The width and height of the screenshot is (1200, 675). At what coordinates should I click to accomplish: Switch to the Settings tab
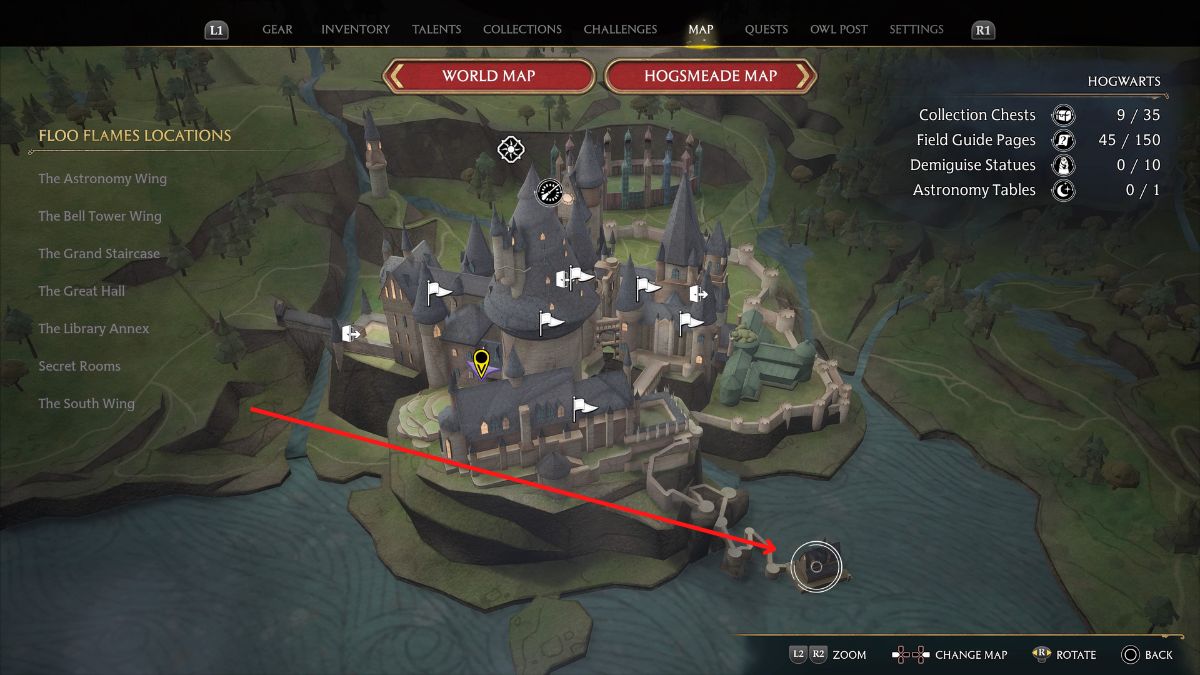tap(915, 30)
